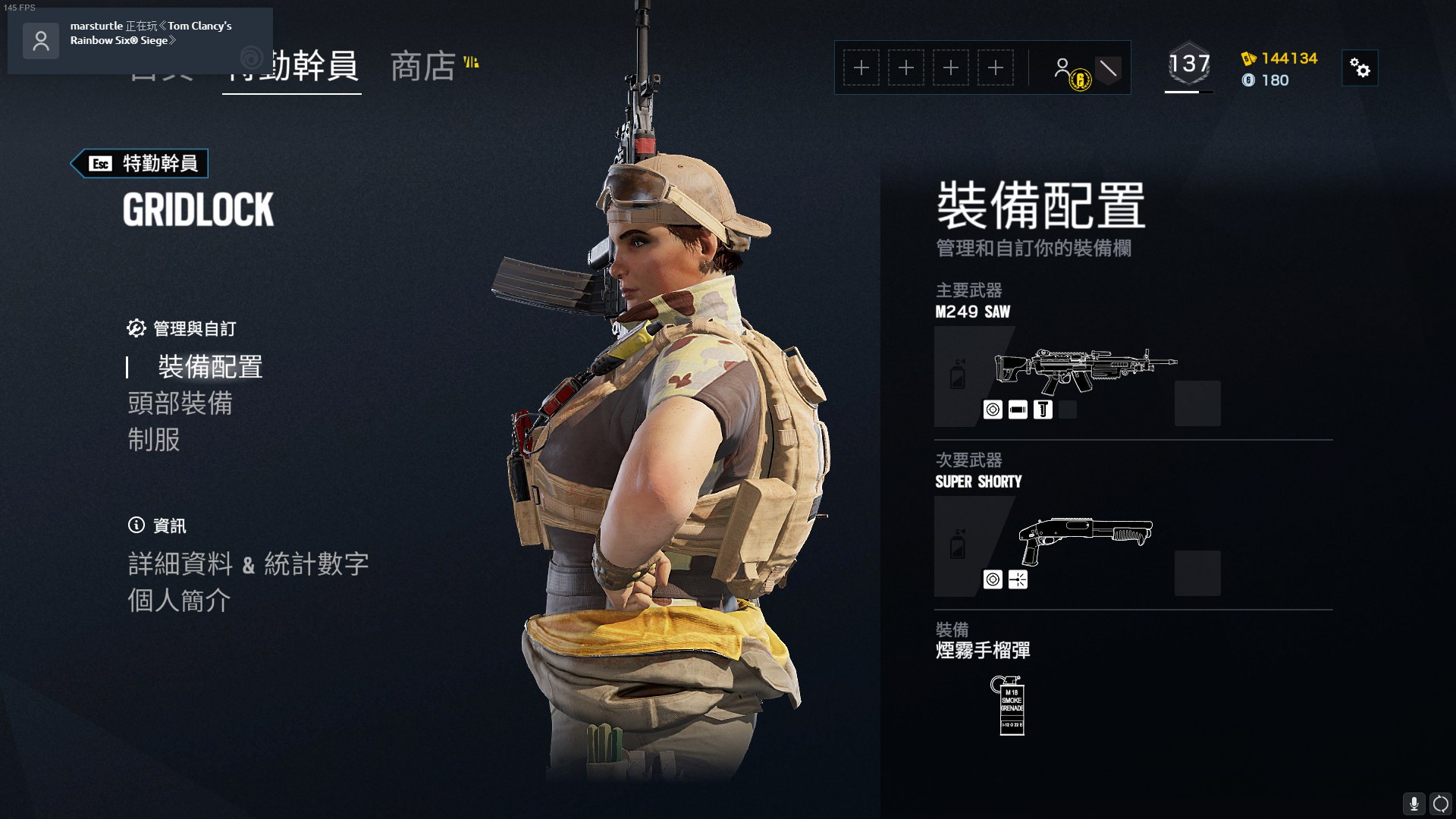View the level 137 clearance badge
1456x819 pixels.
[1188, 65]
